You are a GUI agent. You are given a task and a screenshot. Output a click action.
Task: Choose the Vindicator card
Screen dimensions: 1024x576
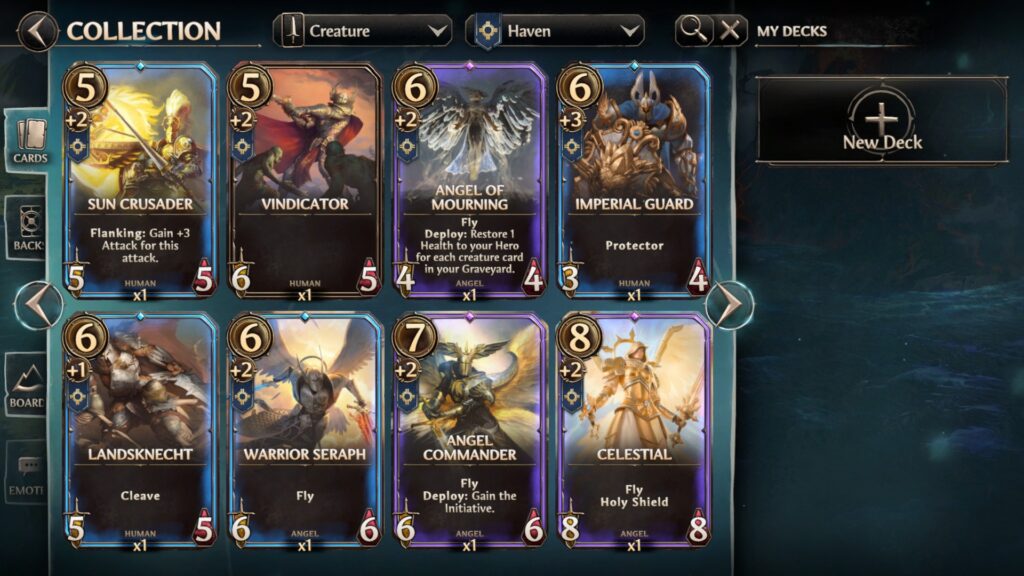coord(305,180)
